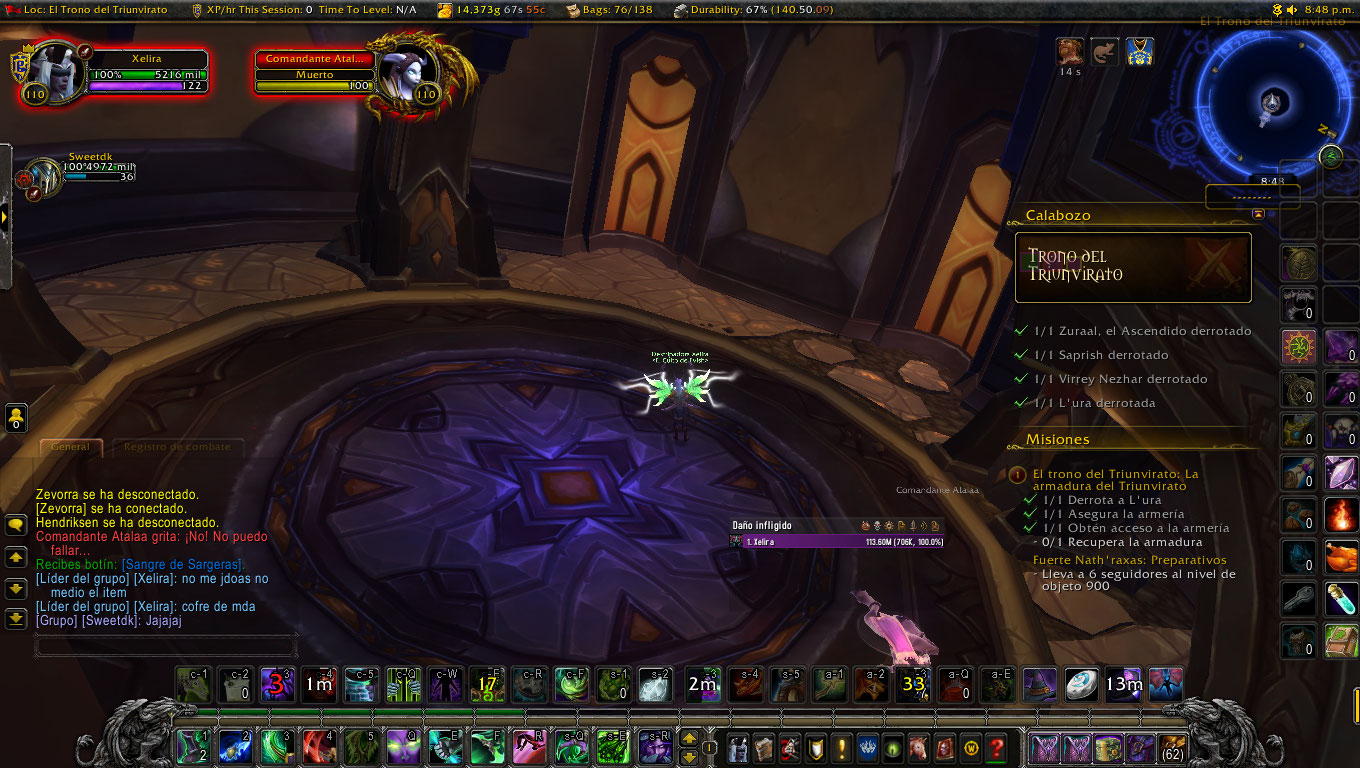
Task: Page the action bar up
Action: tap(689, 738)
